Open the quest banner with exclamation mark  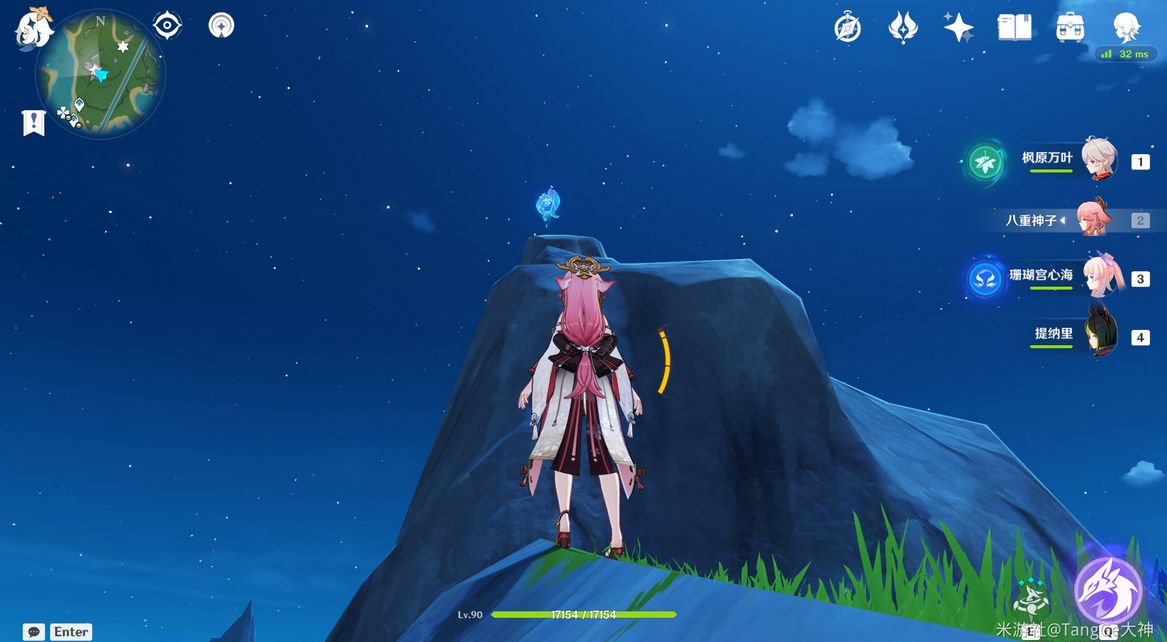click(x=34, y=123)
